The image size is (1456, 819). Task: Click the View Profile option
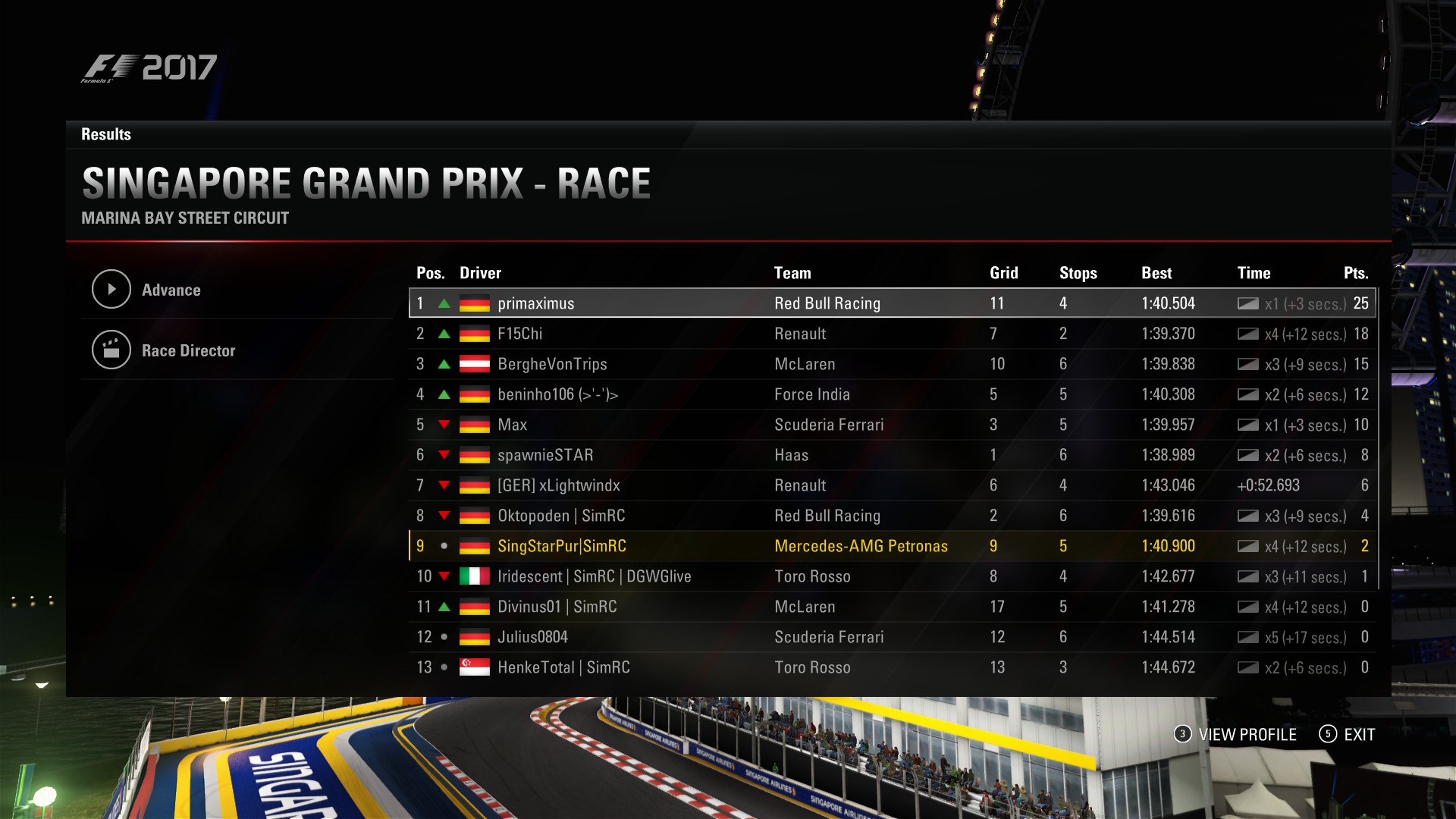click(1246, 734)
